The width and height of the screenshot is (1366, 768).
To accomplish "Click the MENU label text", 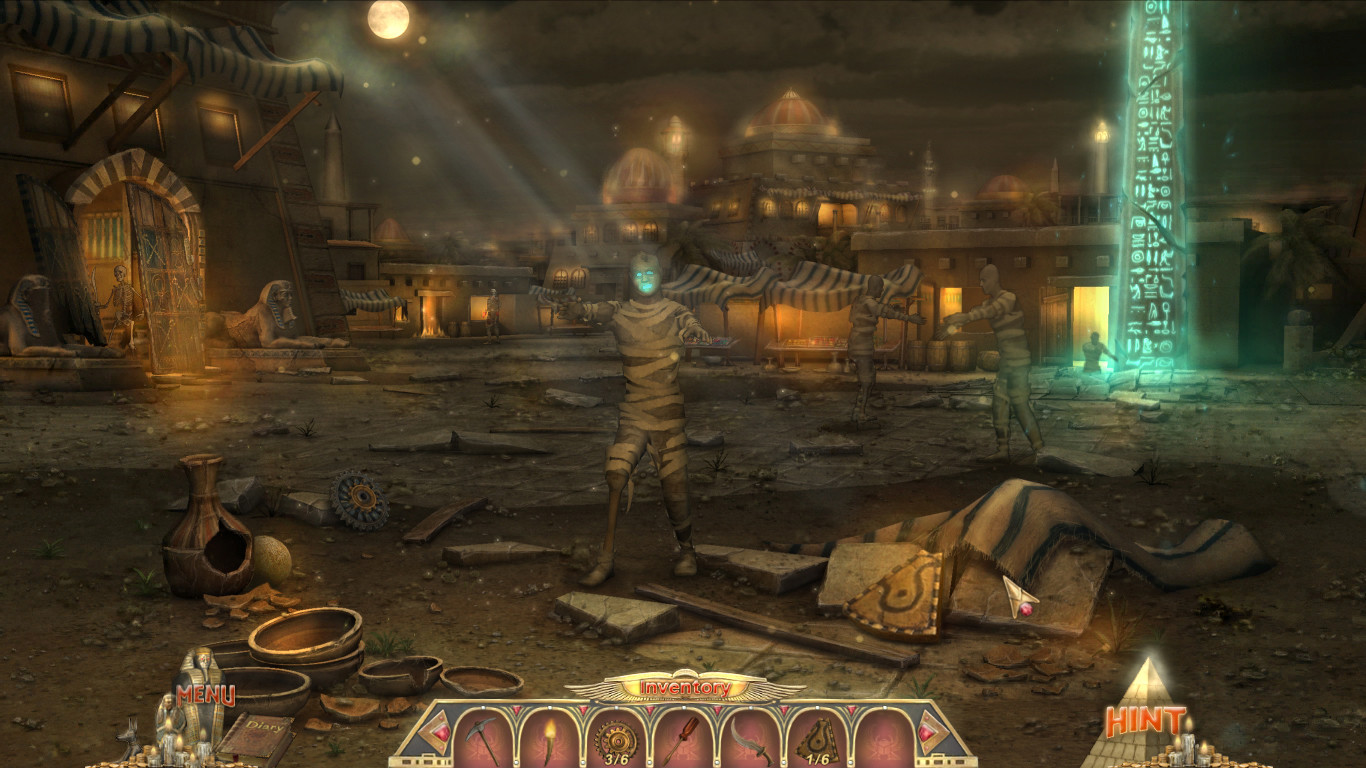I will tap(204, 695).
